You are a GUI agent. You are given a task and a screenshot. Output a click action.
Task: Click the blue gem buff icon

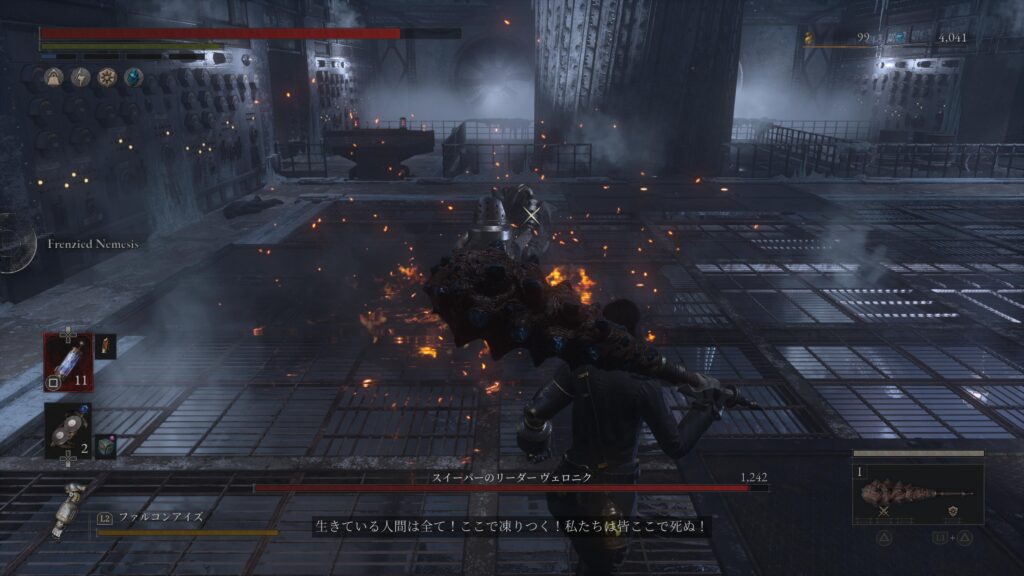133,77
